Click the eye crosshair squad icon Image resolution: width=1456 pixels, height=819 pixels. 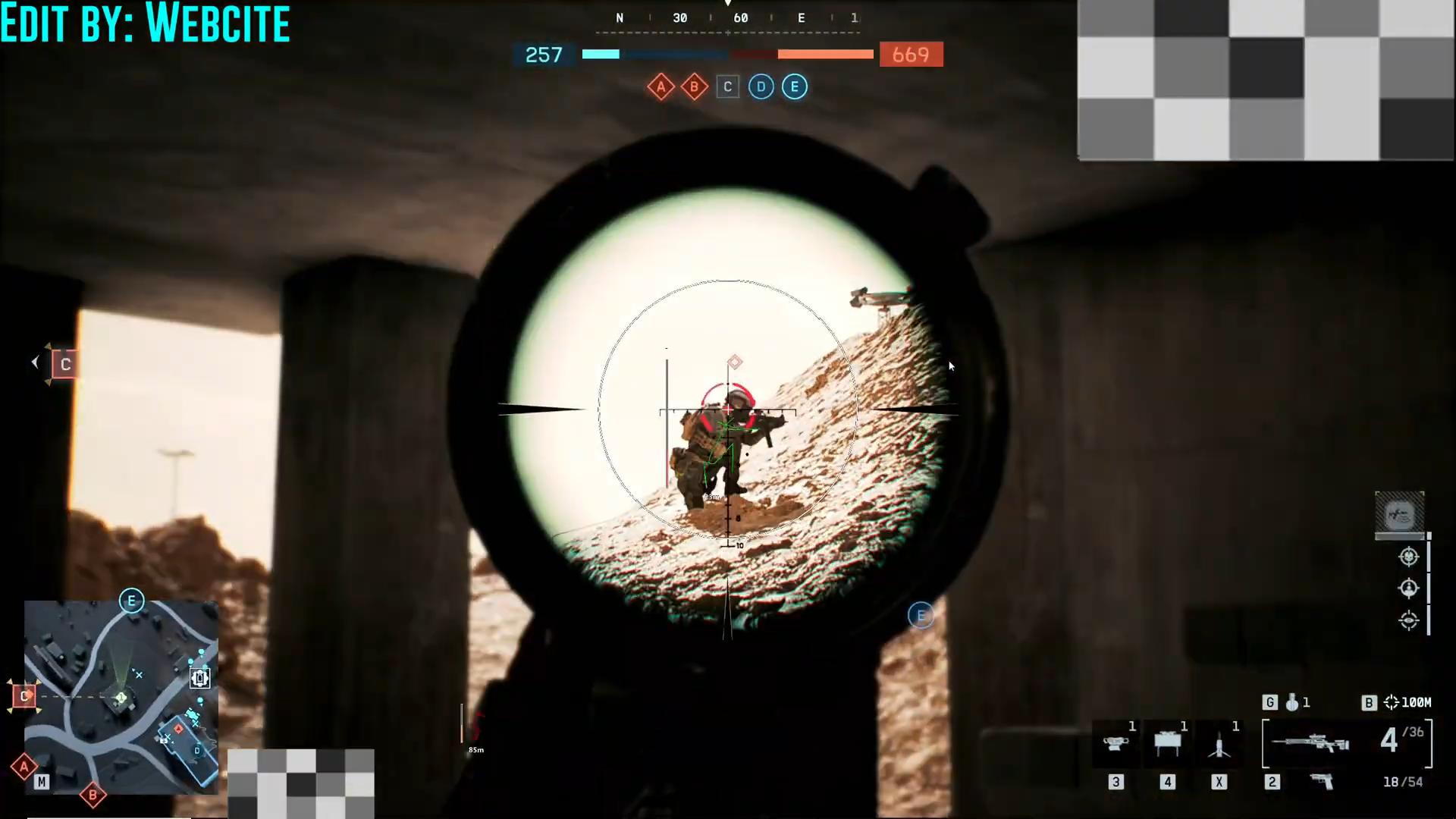(1408, 620)
